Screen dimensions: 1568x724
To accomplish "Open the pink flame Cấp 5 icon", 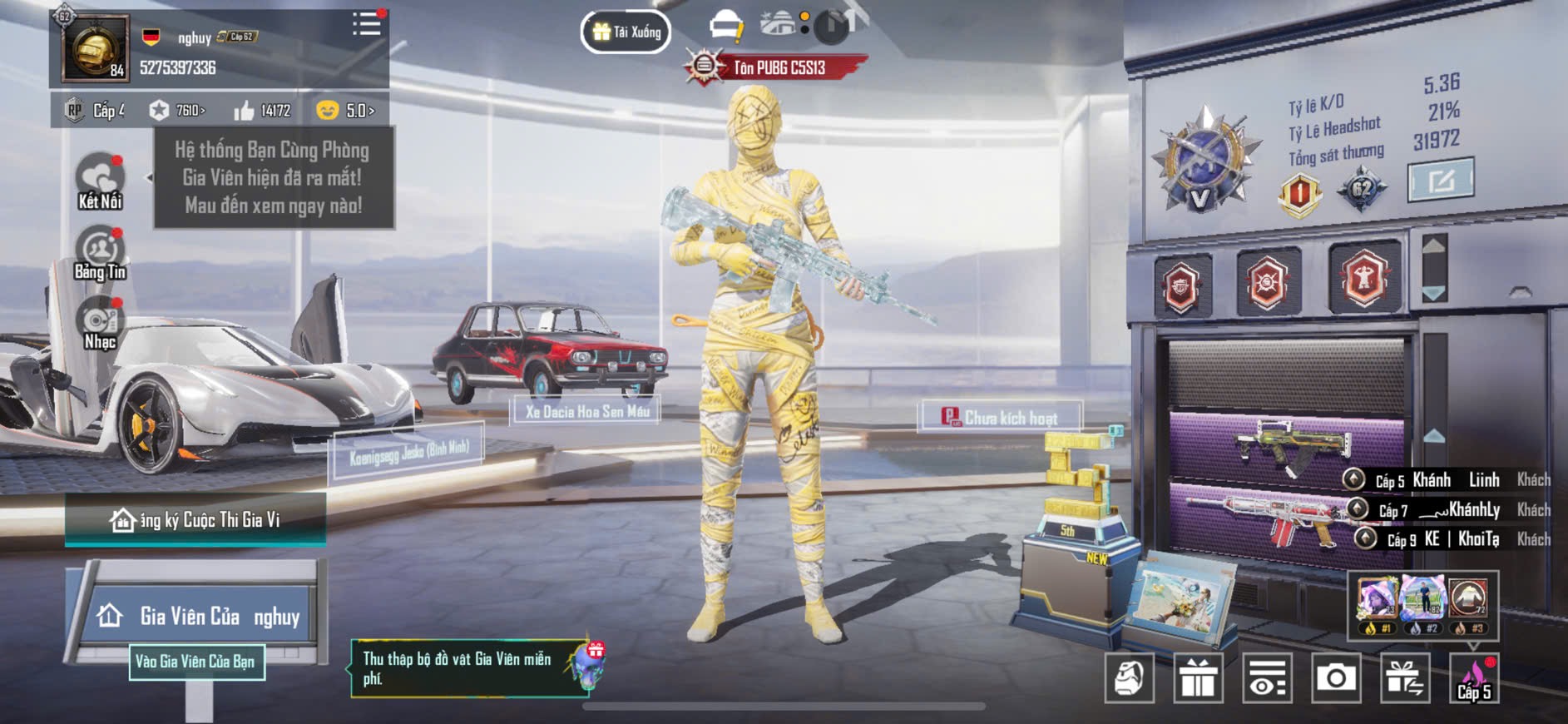I will 1473,678.
